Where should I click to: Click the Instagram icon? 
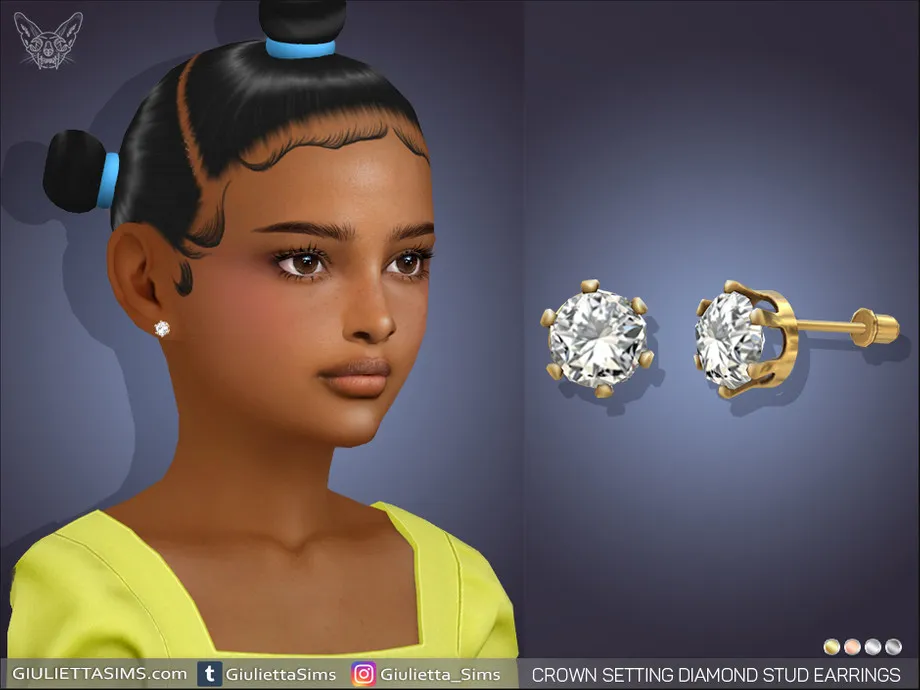pyautogui.click(x=363, y=674)
